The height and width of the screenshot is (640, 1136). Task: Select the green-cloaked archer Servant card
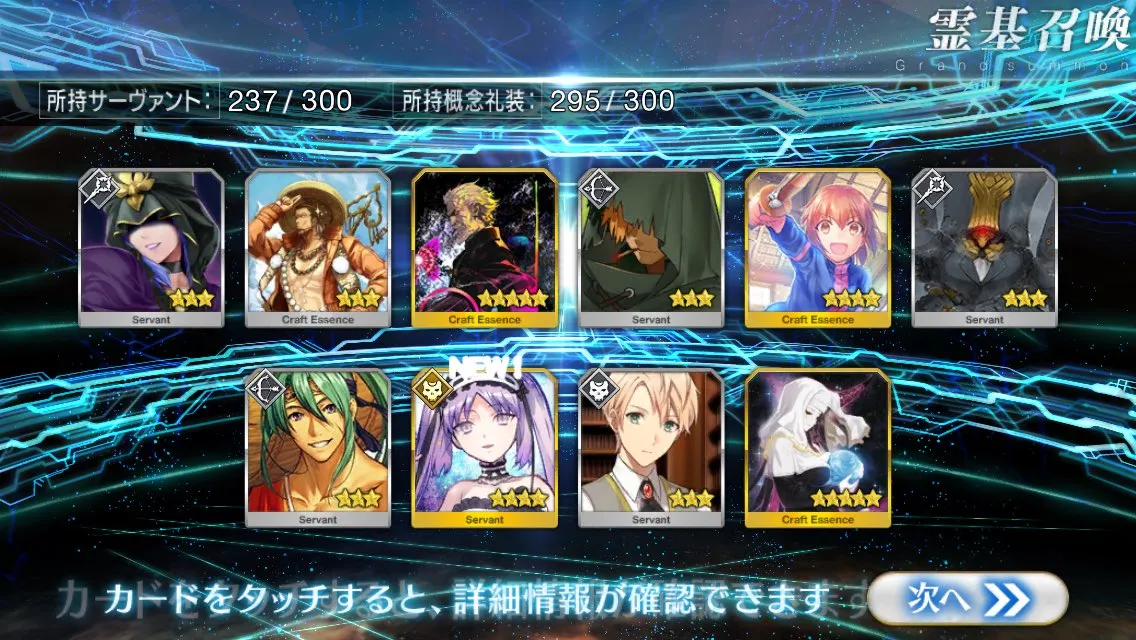coord(651,248)
